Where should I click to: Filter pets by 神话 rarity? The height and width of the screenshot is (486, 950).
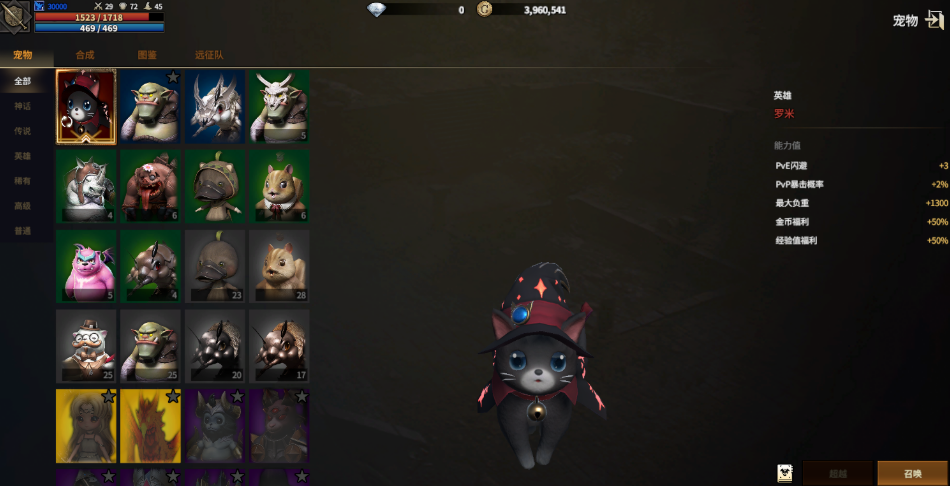coord(23,106)
